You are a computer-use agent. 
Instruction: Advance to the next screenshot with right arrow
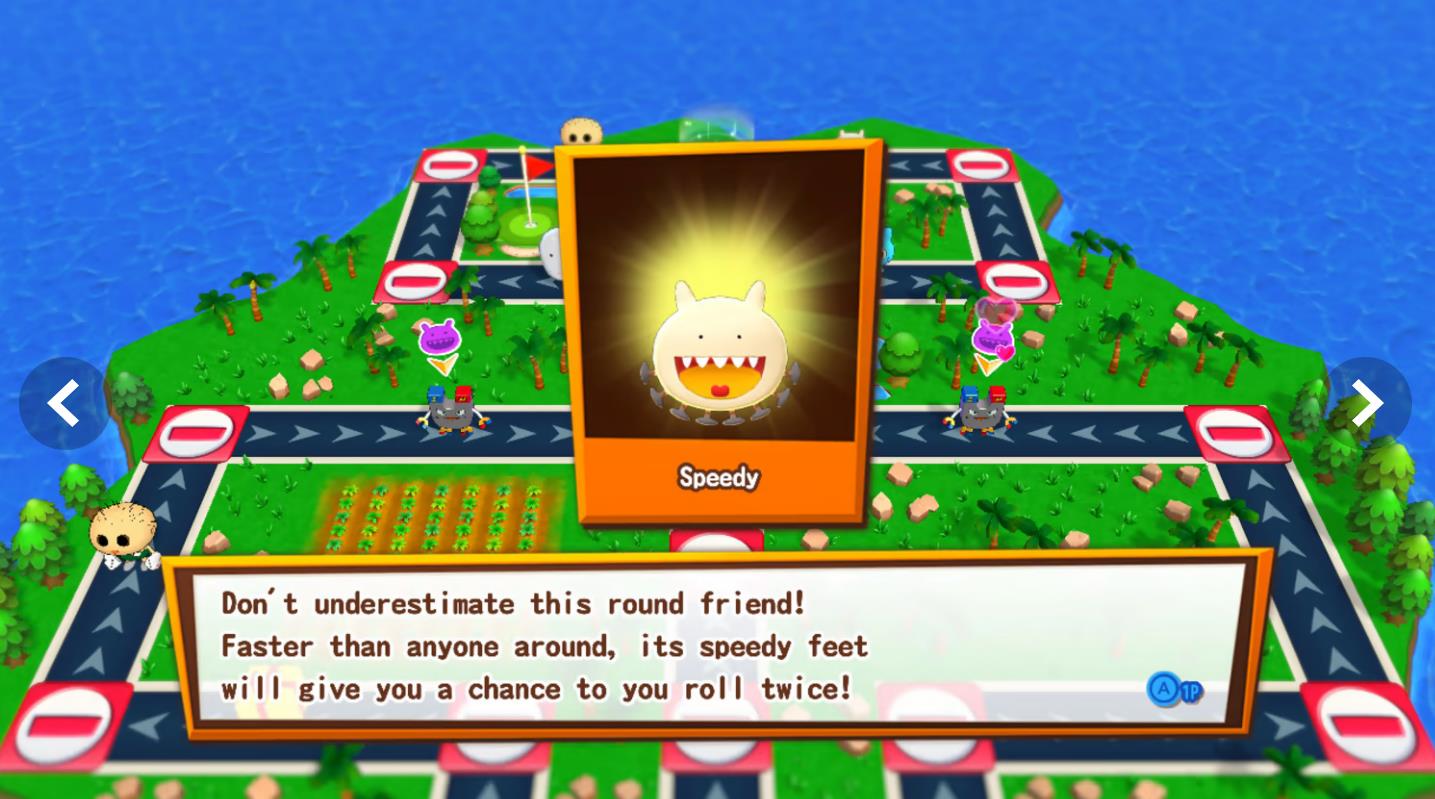1366,403
